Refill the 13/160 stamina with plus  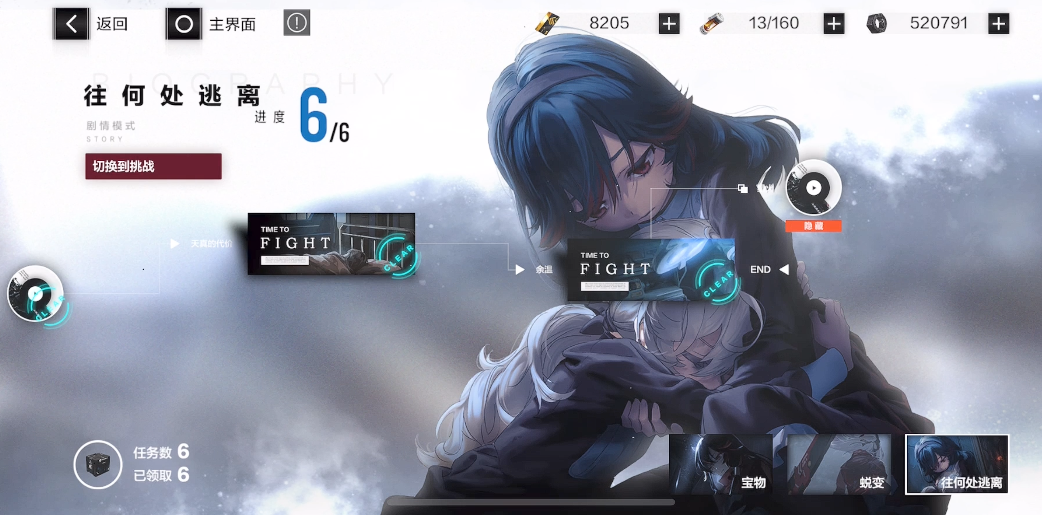pos(833,23)
